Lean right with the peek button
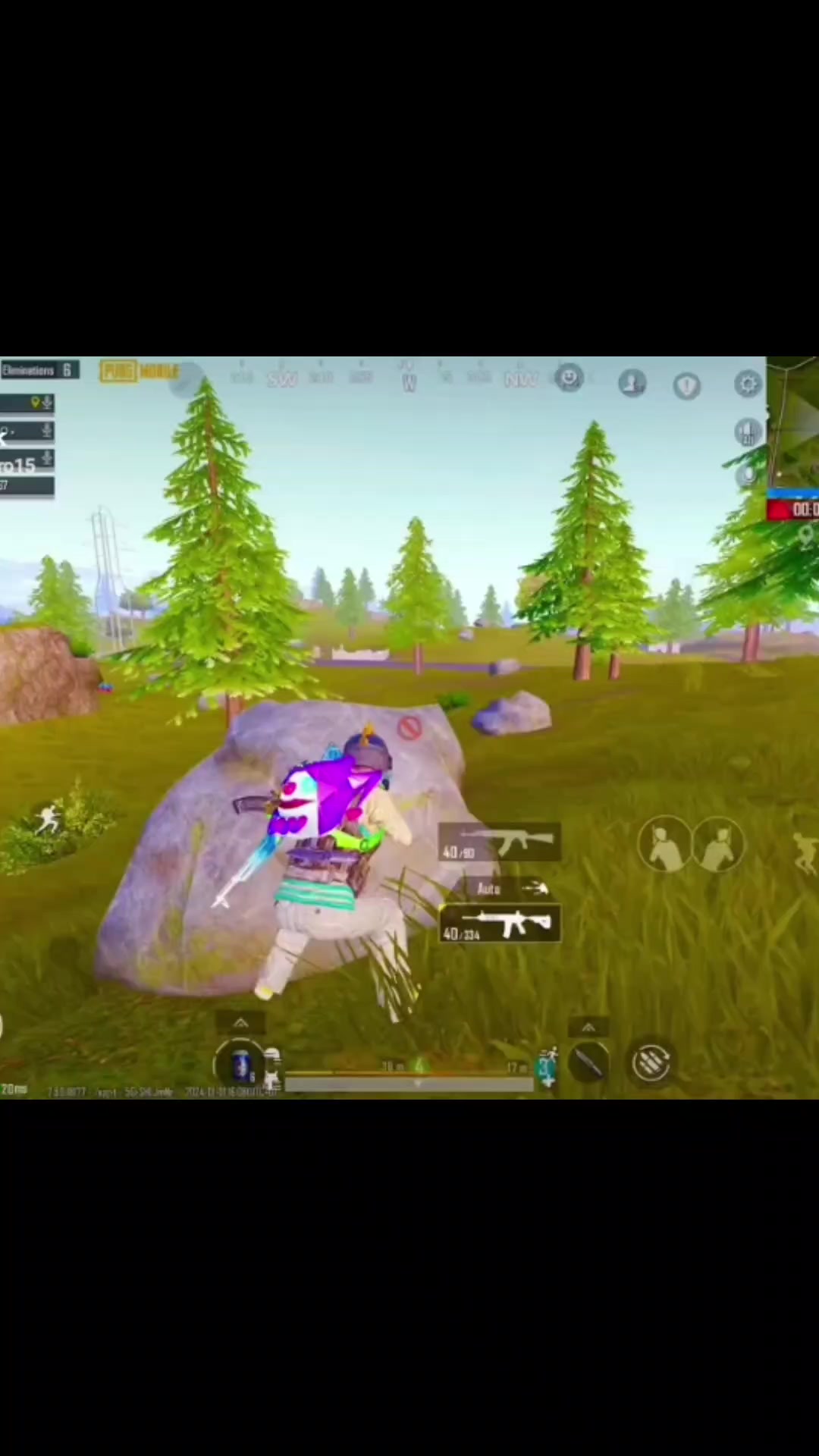Image resolution: width=819 pixels, height=1456 pixels. pyautogui.click(x=719, y=845)
